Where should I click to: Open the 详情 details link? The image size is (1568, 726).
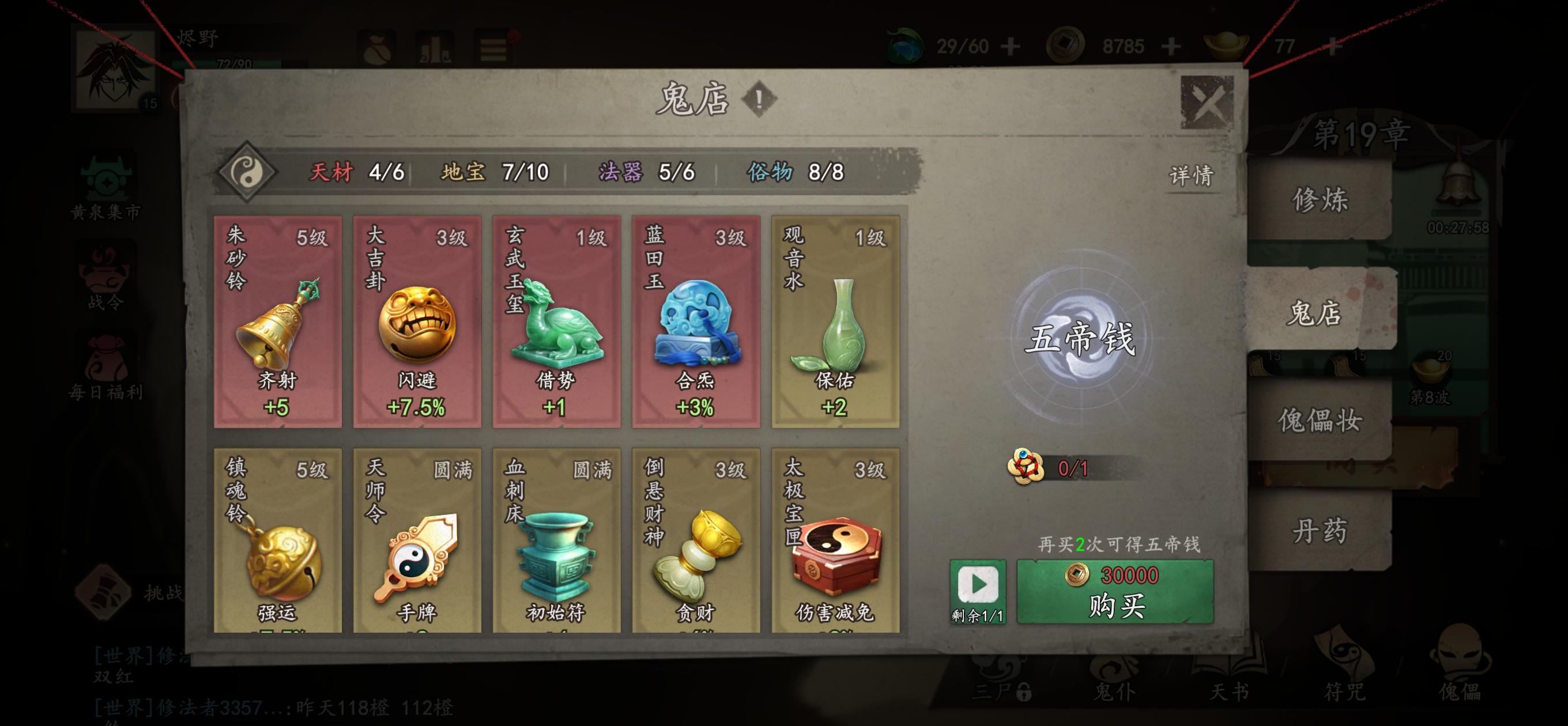click(1191, 176)
